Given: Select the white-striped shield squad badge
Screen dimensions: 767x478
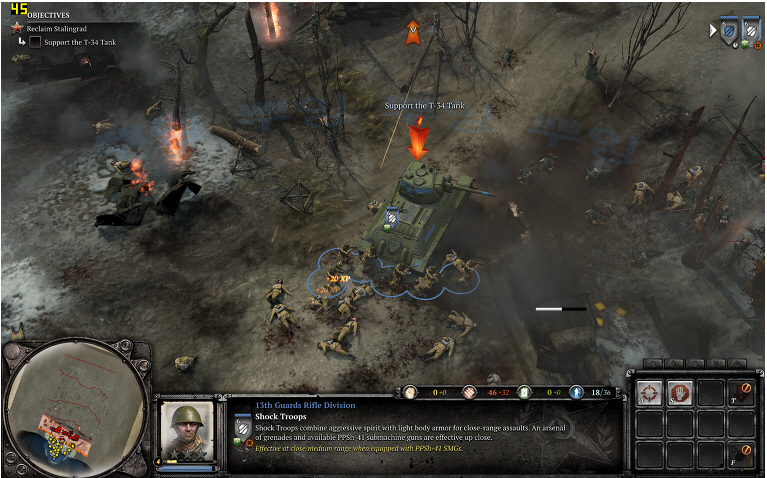Looking at the screenshot, I should click(750, 28).
